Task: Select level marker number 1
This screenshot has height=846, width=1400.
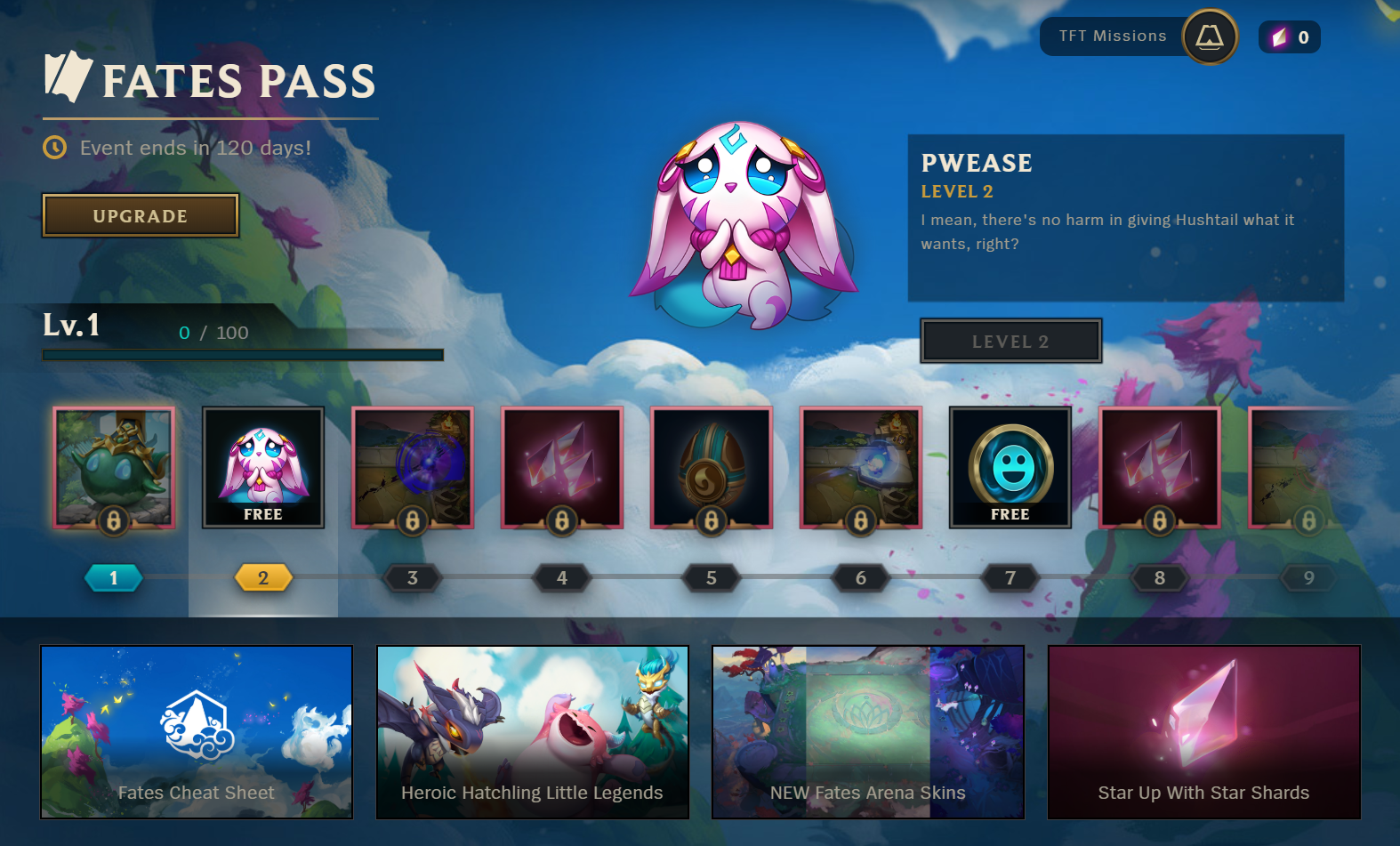Action: pos(114,578)
